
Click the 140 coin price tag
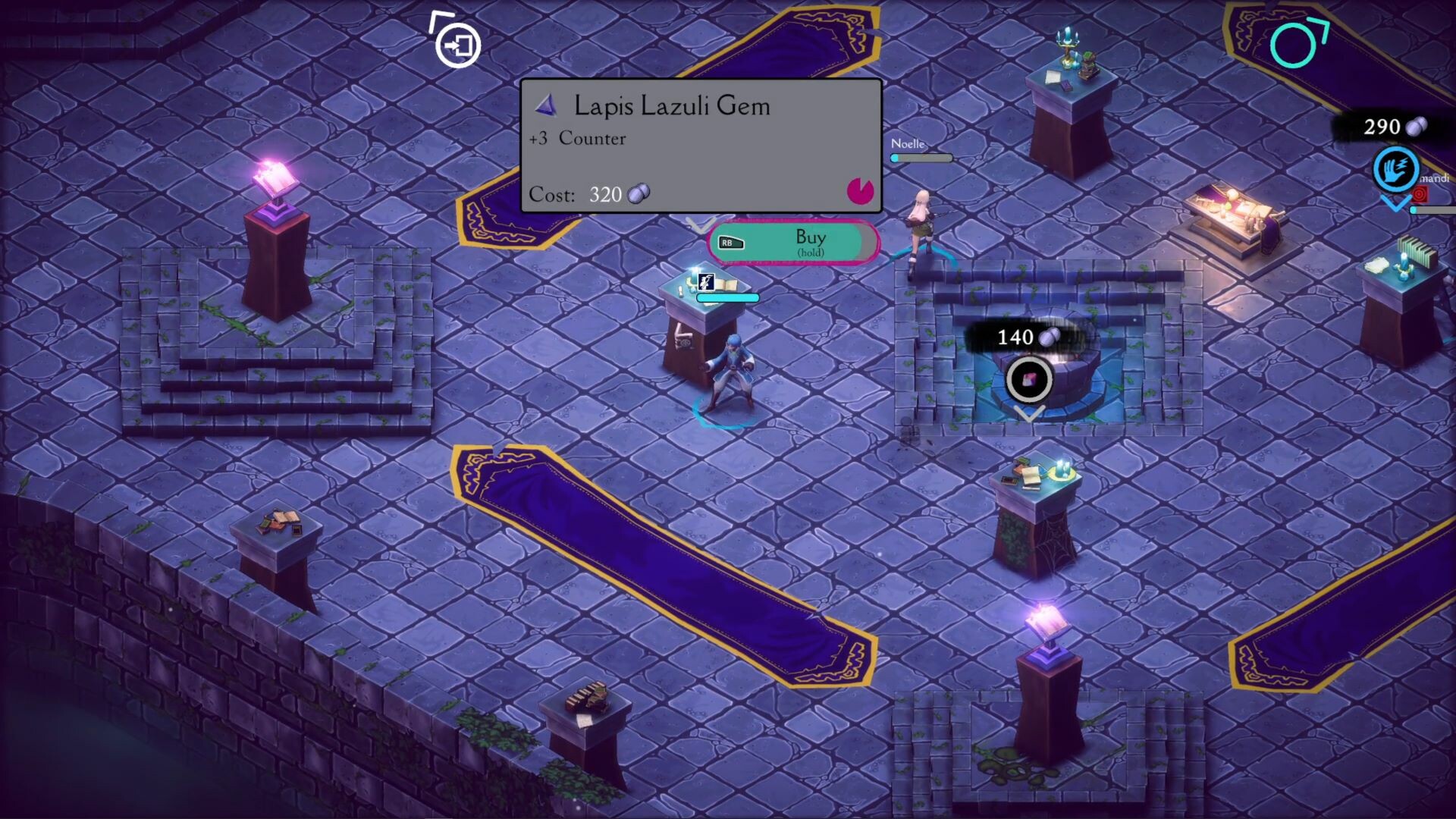click(x=1024, y=337)
